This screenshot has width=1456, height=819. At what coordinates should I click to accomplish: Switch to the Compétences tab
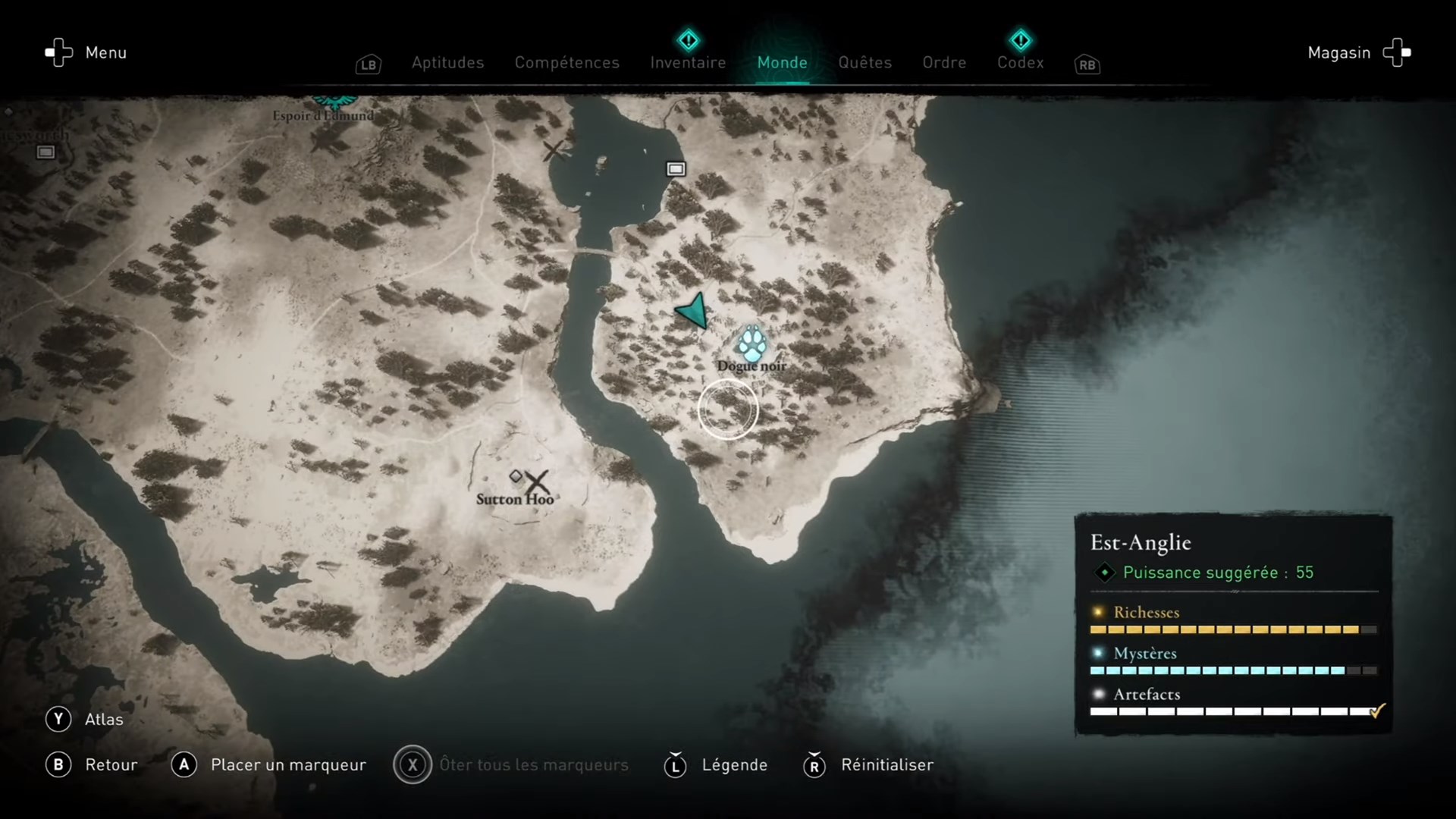566,62
